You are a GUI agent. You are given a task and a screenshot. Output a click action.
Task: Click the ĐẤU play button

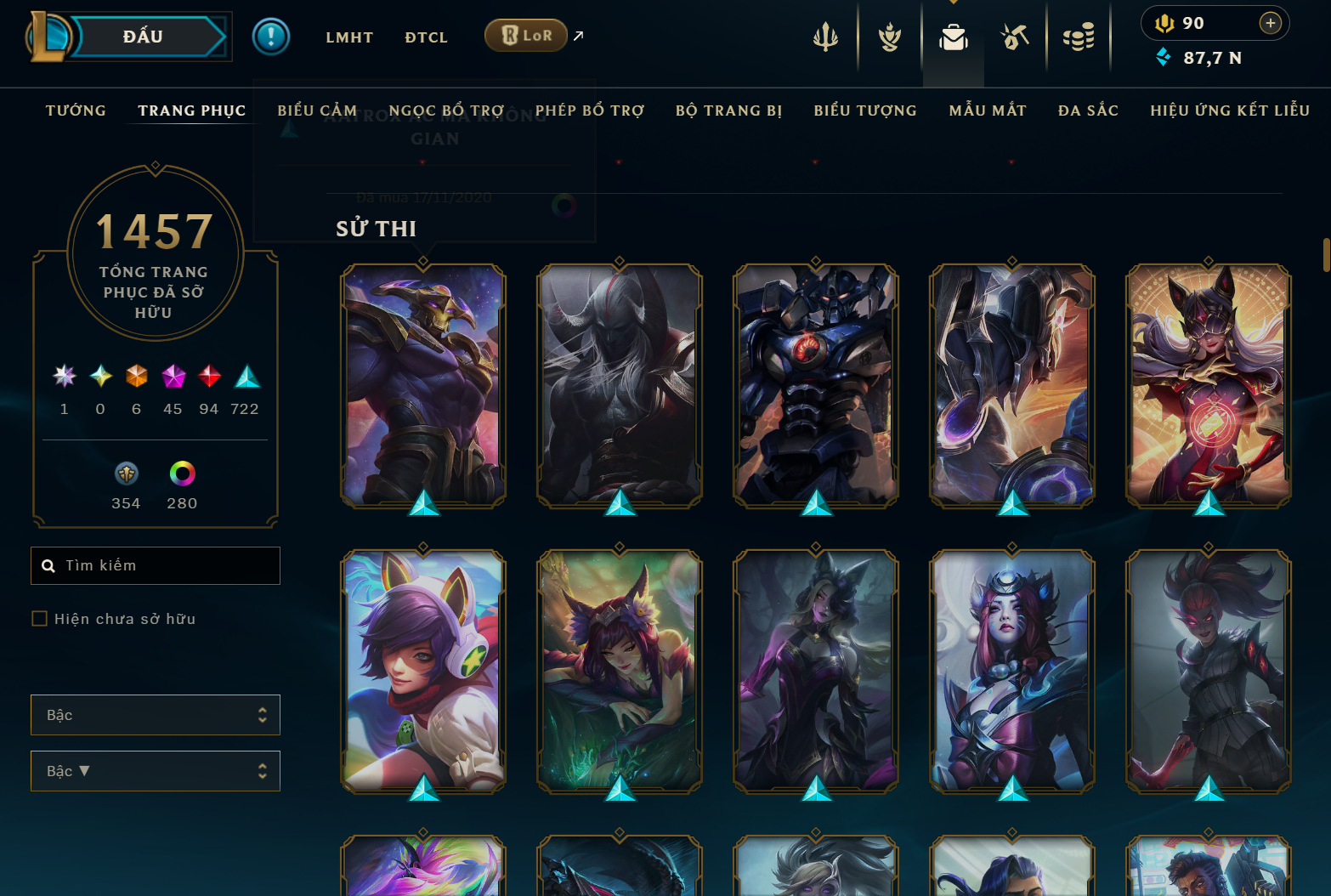point(144,36)
